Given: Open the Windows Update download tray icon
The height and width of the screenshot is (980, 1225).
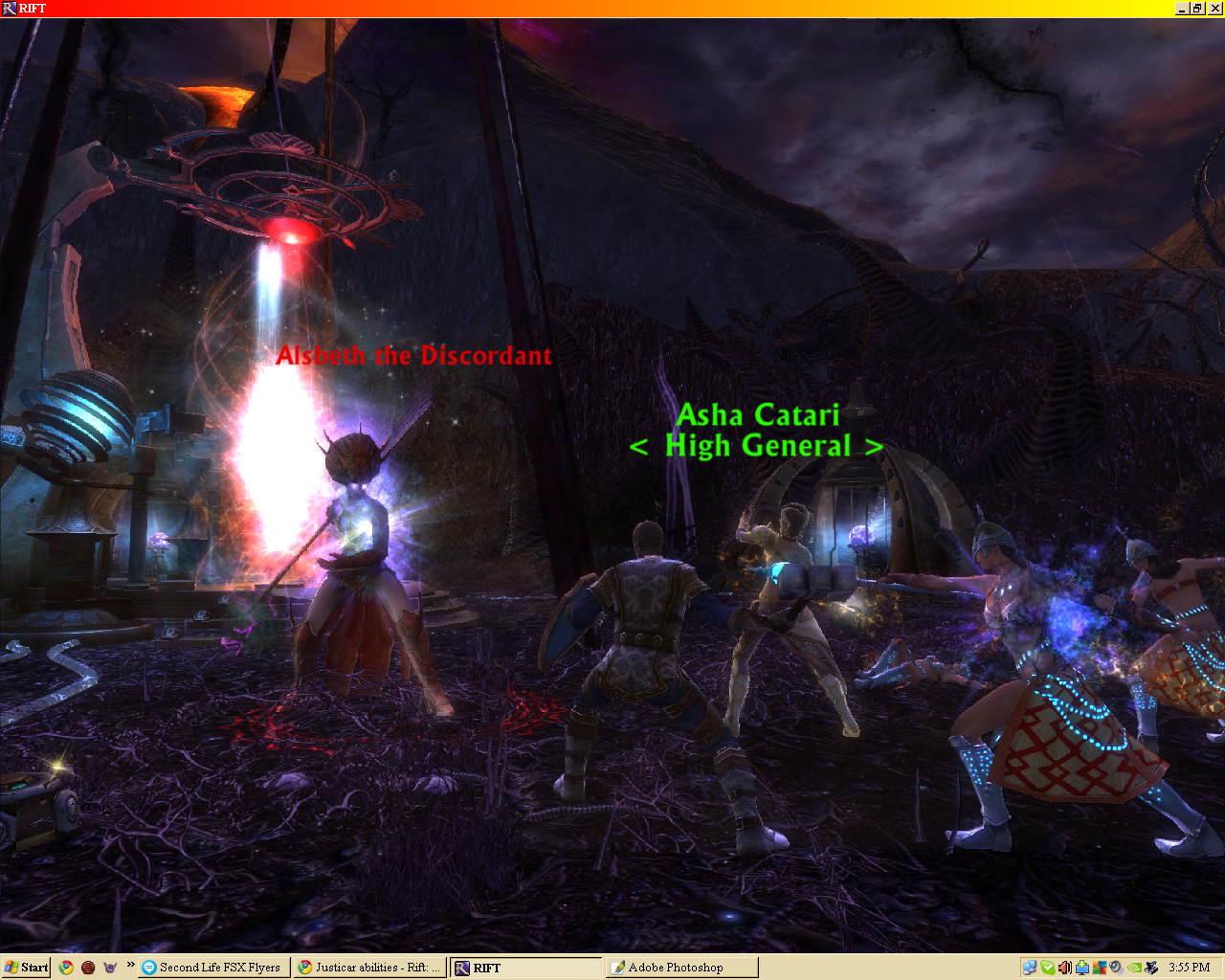Looking at the screenshot, I should click(x=1081, y=968).
